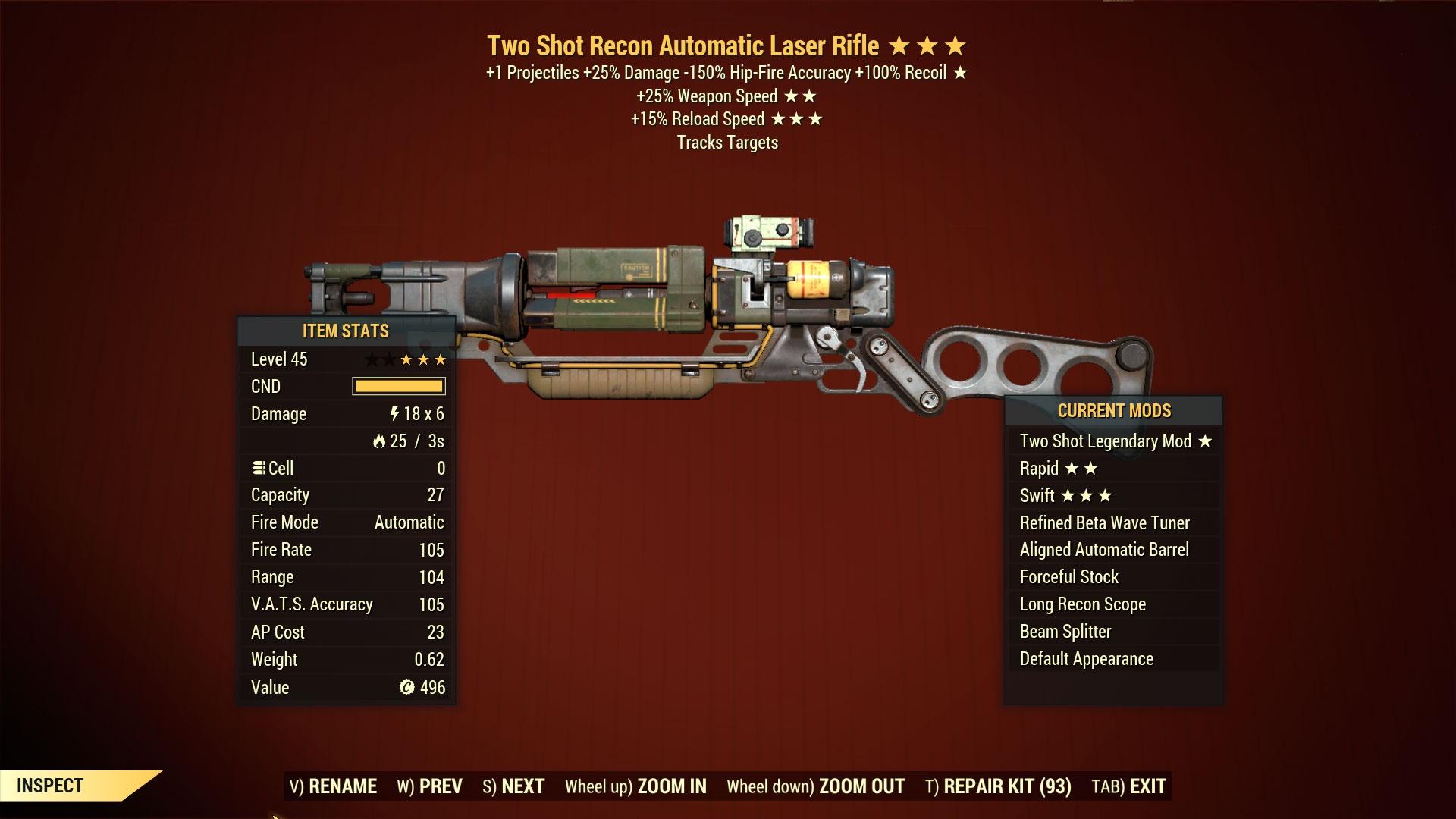1456x819 pixels.
Task: Exit the inspect screen via EXIT
Action: click(x=1128, y=786)
